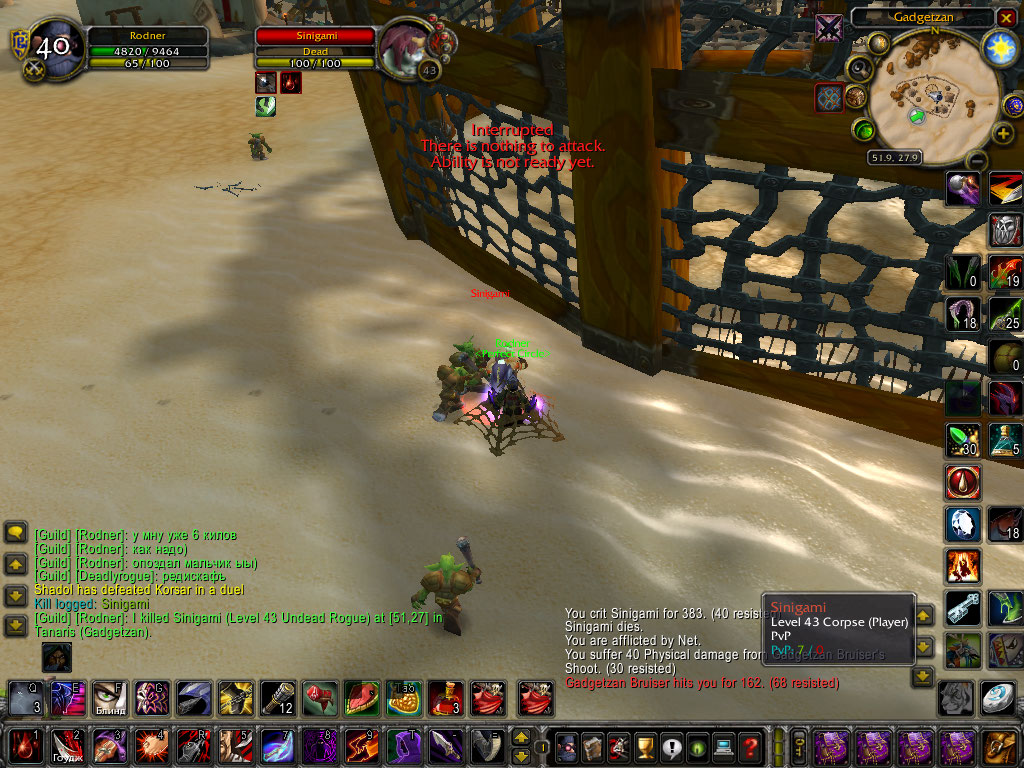Open the golden key ring button
1024x768 pixels.
[800, 746]
